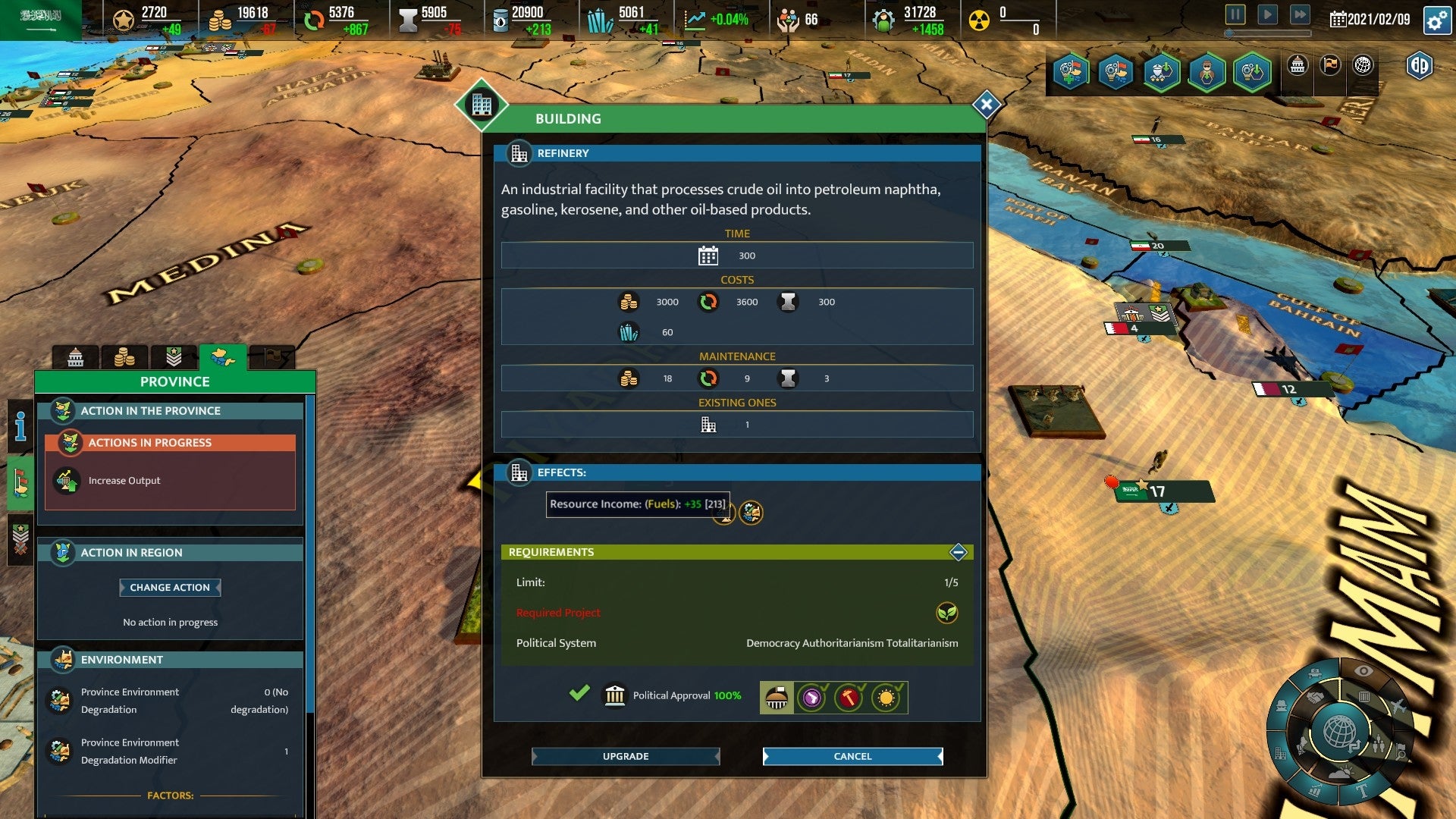
Task: Open the diplomacy flag icon near top-right
Action: click(x=1329, y=66)
